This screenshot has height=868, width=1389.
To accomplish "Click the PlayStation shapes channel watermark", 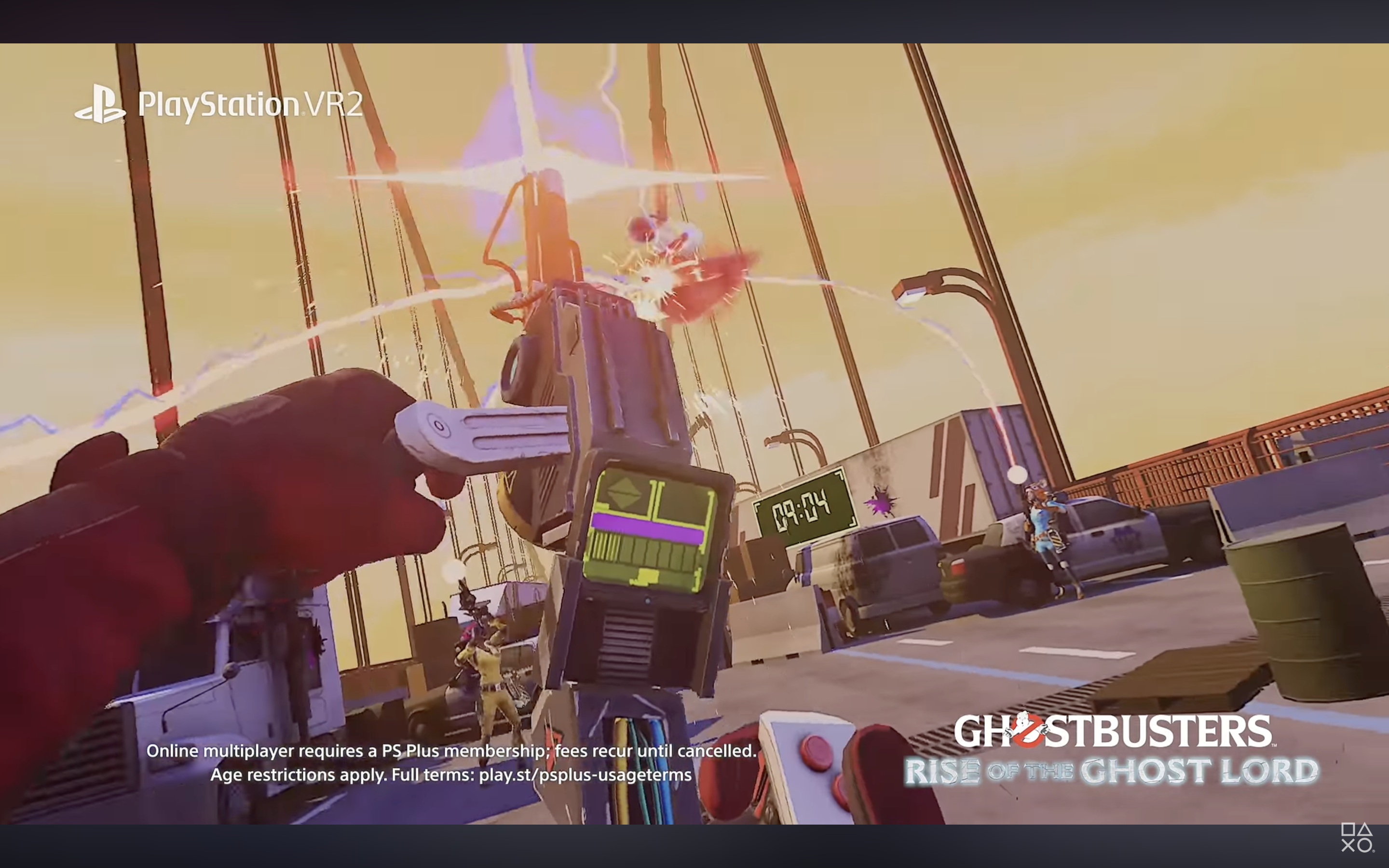I will click(1357, 838).
